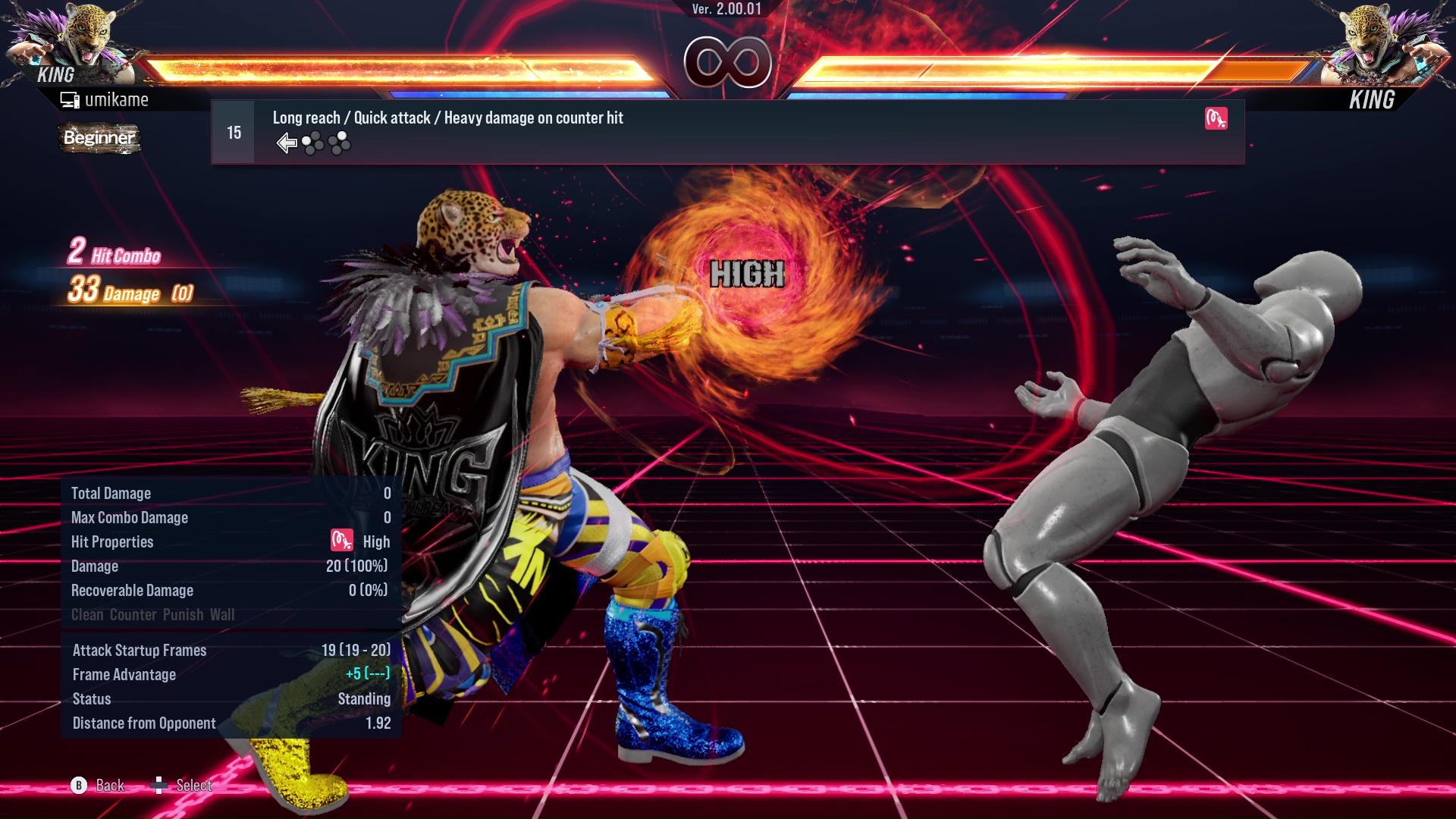Click the back arrow input icon
This screenshot has height=819, width=1456.
(x=287, y=143)
